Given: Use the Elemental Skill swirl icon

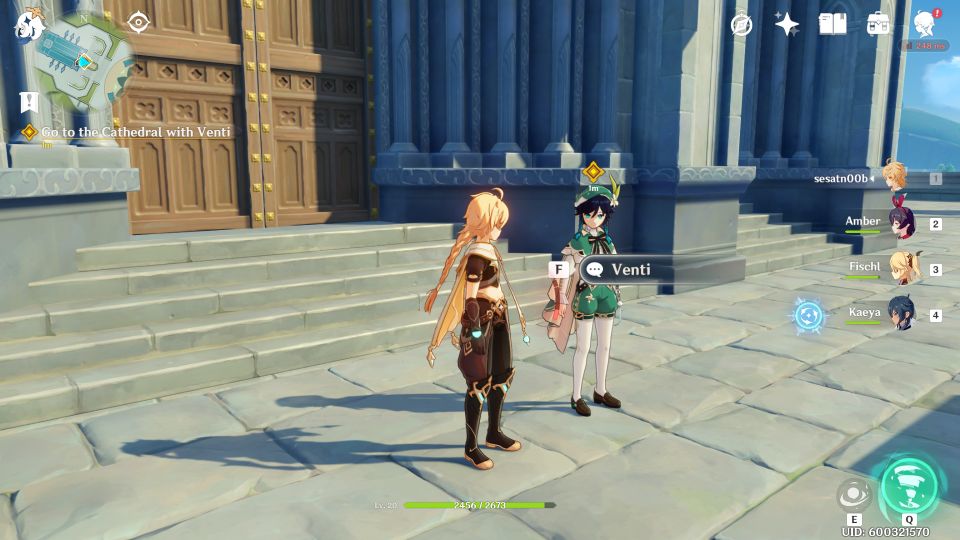Looking at the screenshot, I should (854, 493).
